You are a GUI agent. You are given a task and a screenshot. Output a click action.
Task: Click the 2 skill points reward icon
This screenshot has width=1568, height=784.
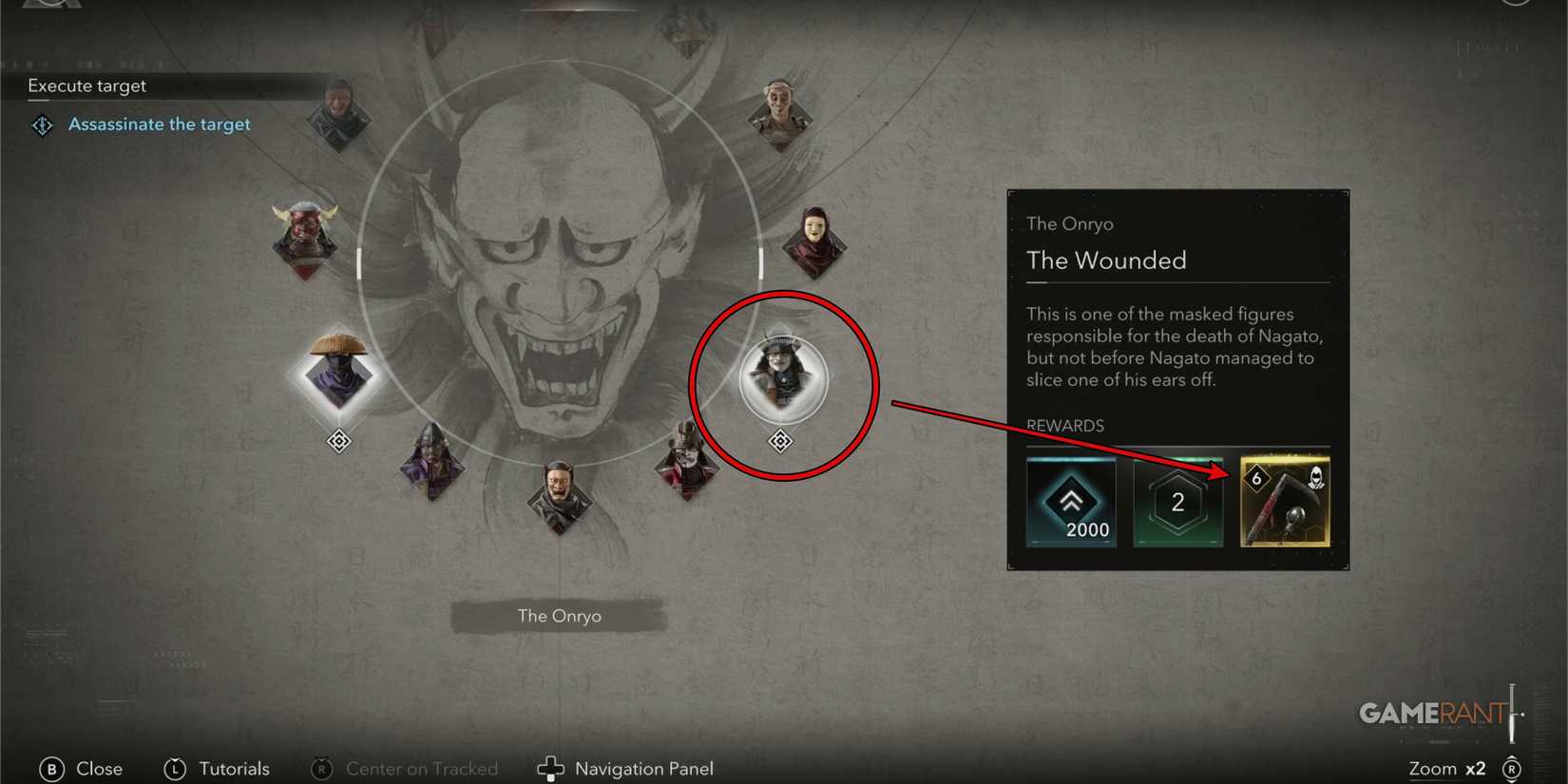point(1178,502)
